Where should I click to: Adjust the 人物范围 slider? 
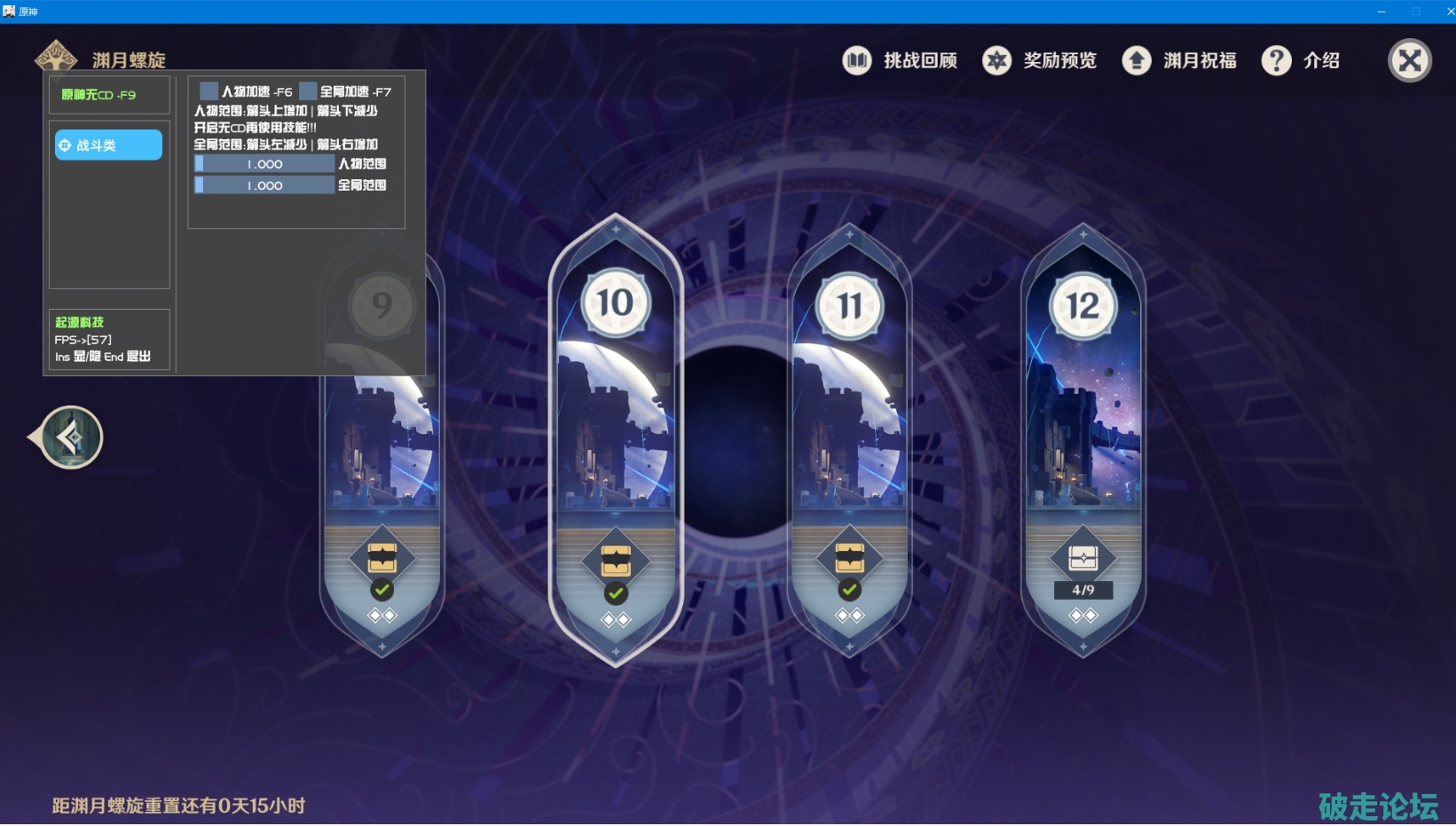tap(264, 164)
